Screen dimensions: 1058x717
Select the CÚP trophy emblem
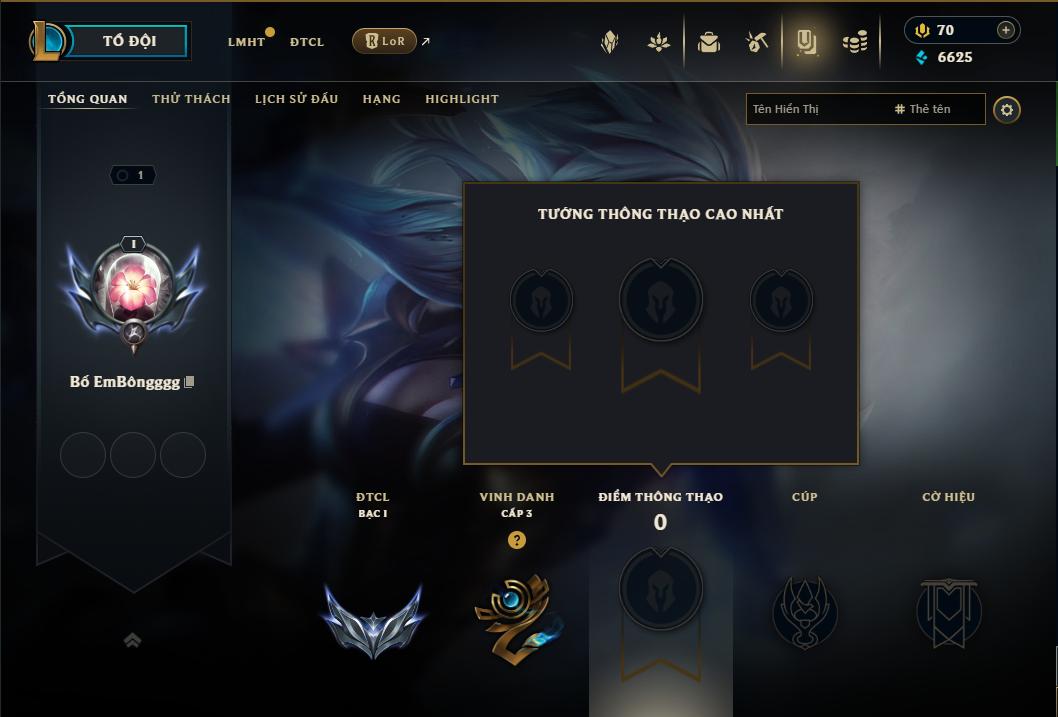point(804,611)
